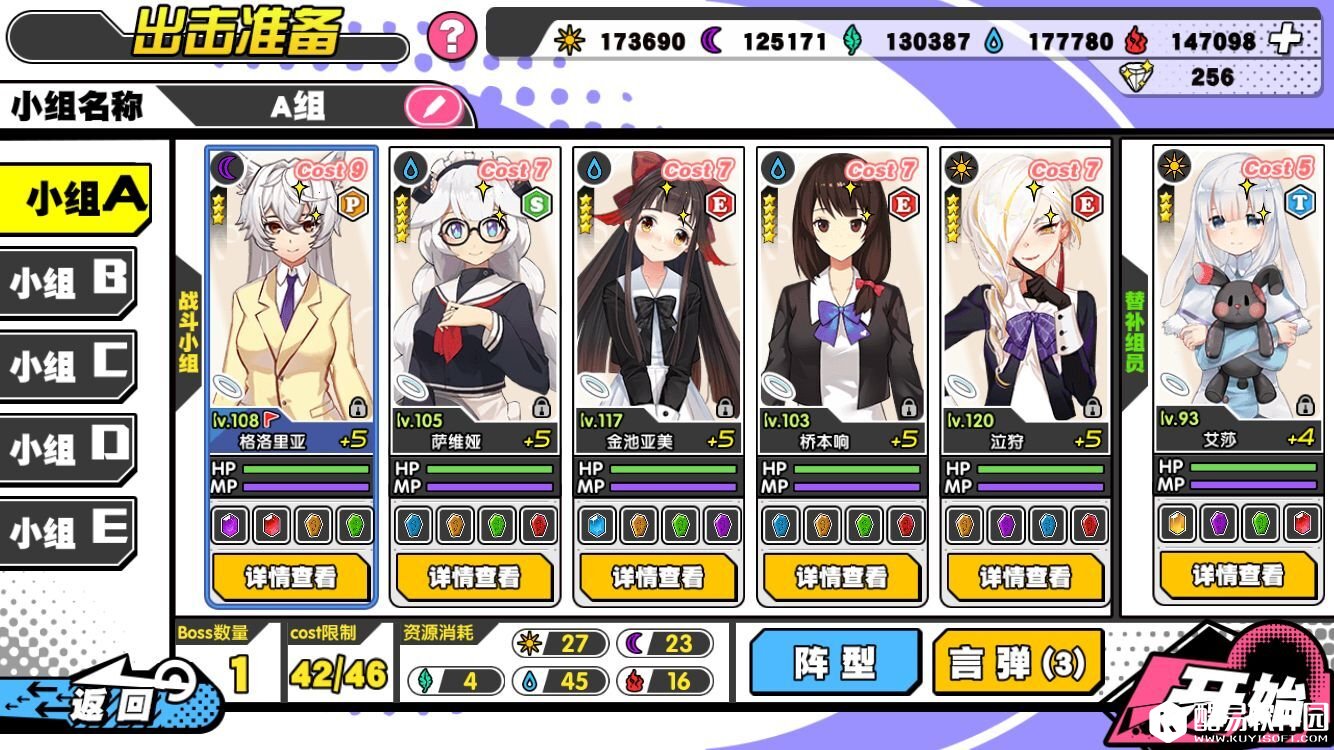Viewport: 1334px width, 750px height.
Task: Open the pink question mark help icon
Action: (x=452, y=38)
